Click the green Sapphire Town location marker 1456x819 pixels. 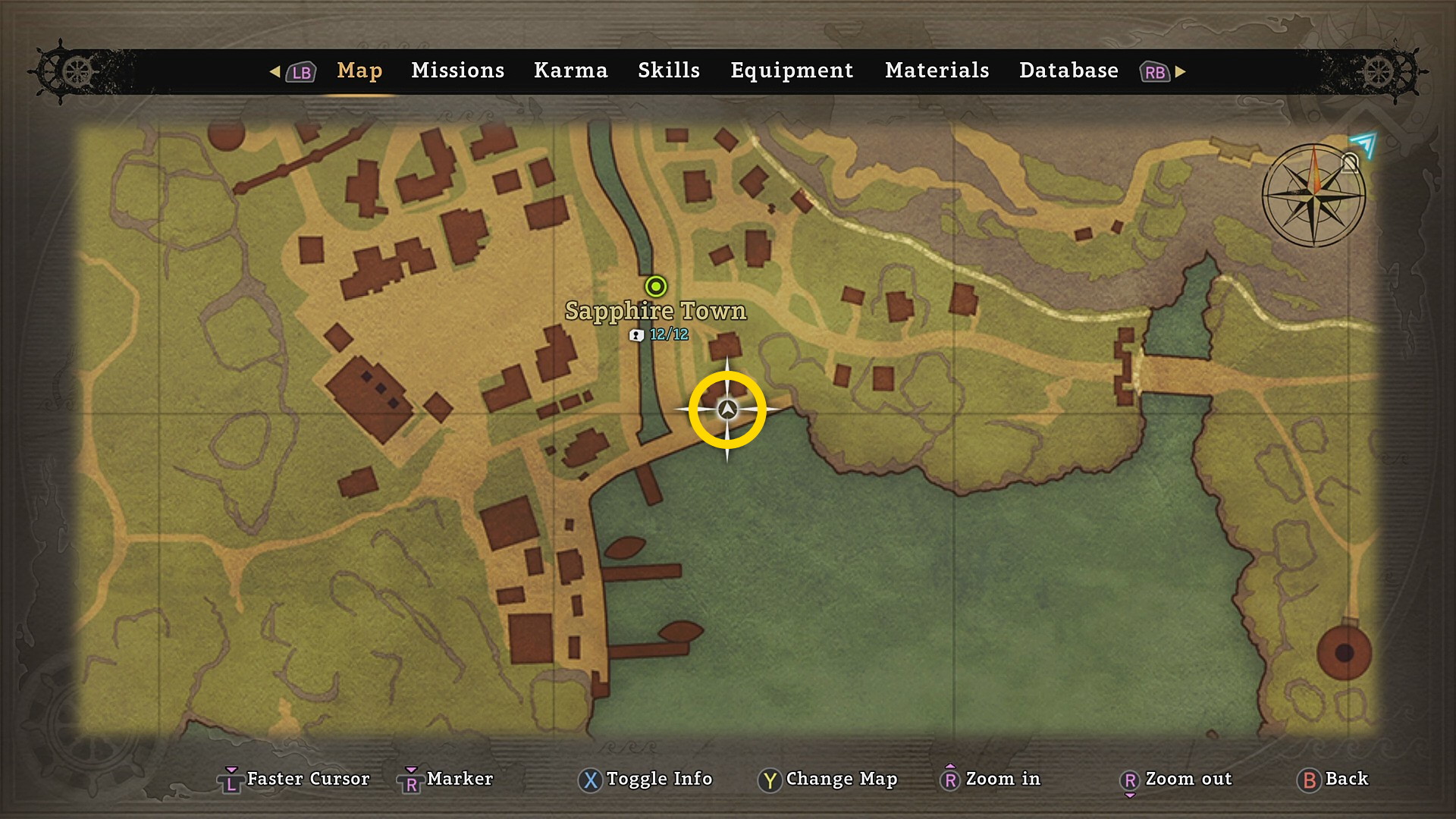(656, 287)
